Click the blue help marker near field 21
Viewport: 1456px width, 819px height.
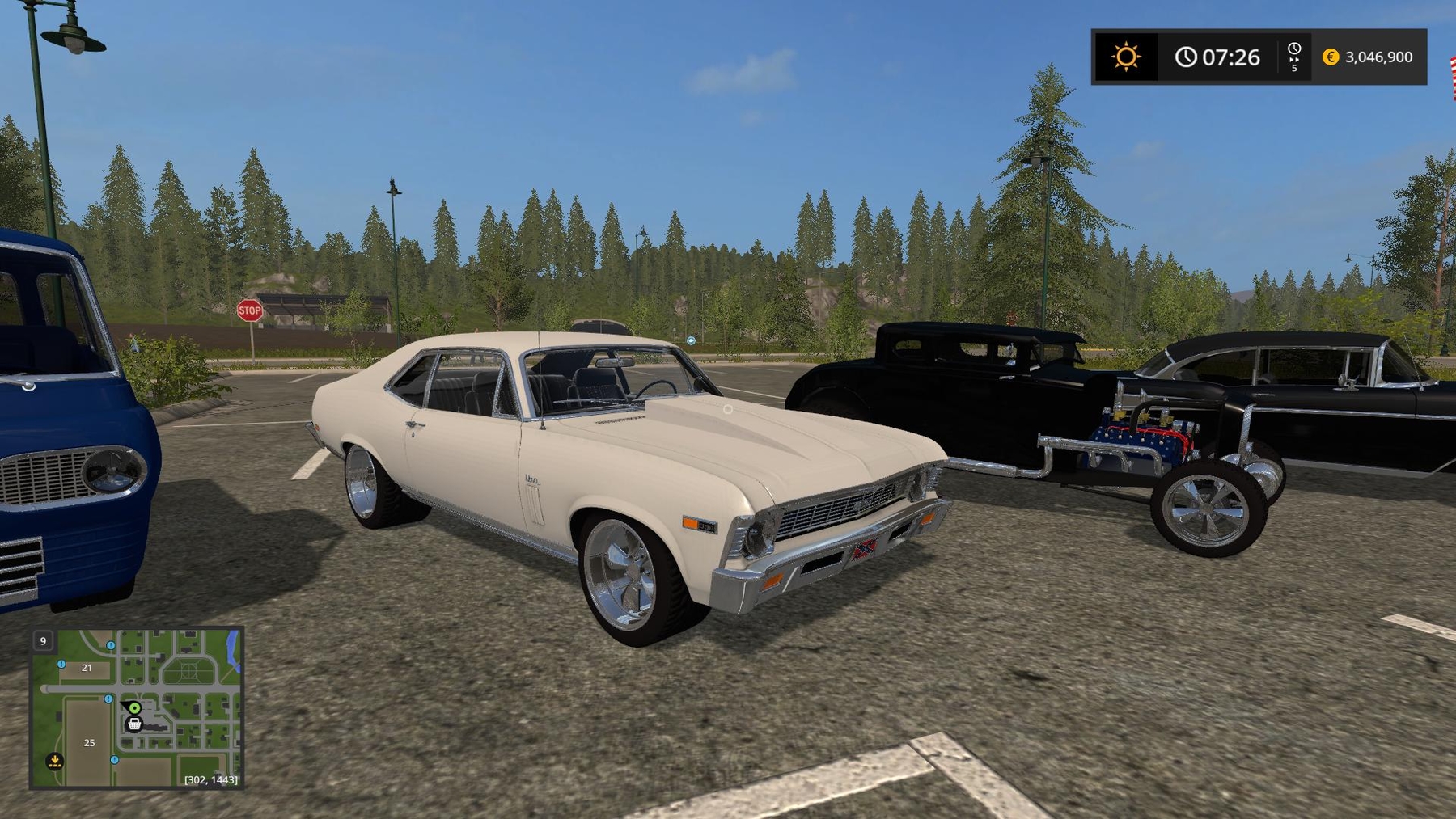61,665
